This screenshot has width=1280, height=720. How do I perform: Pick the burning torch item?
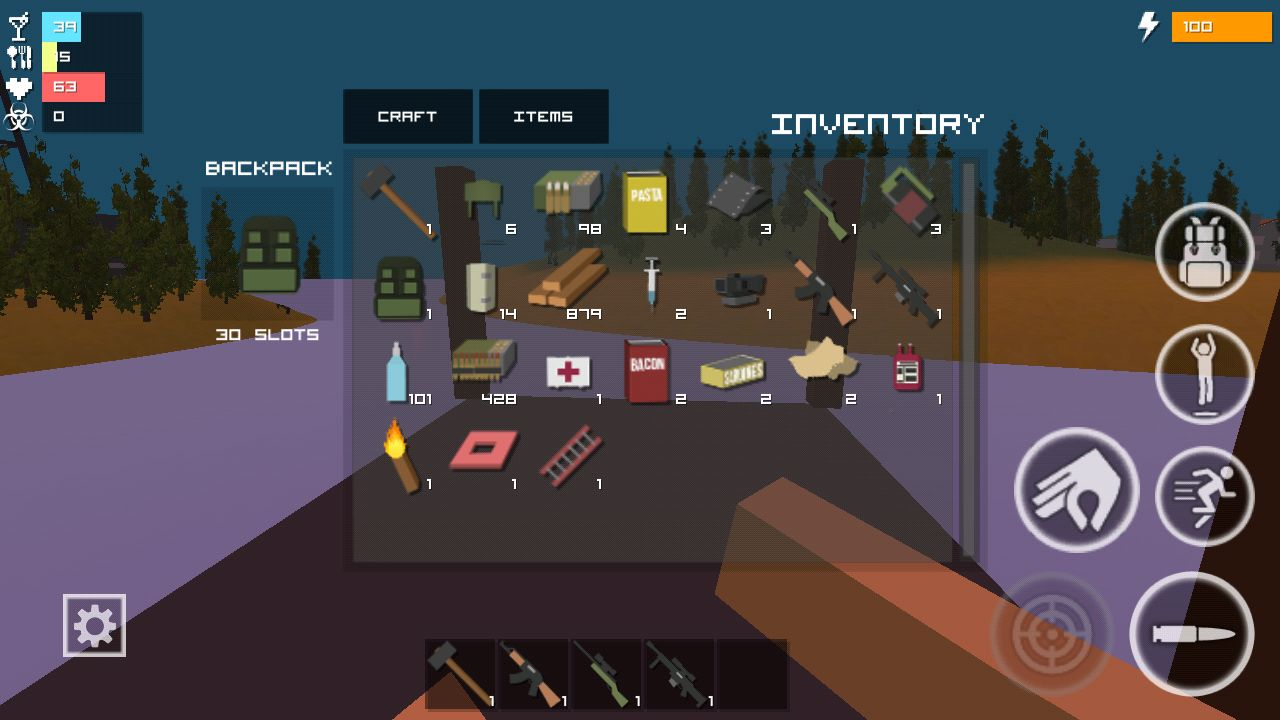(399, 455)
